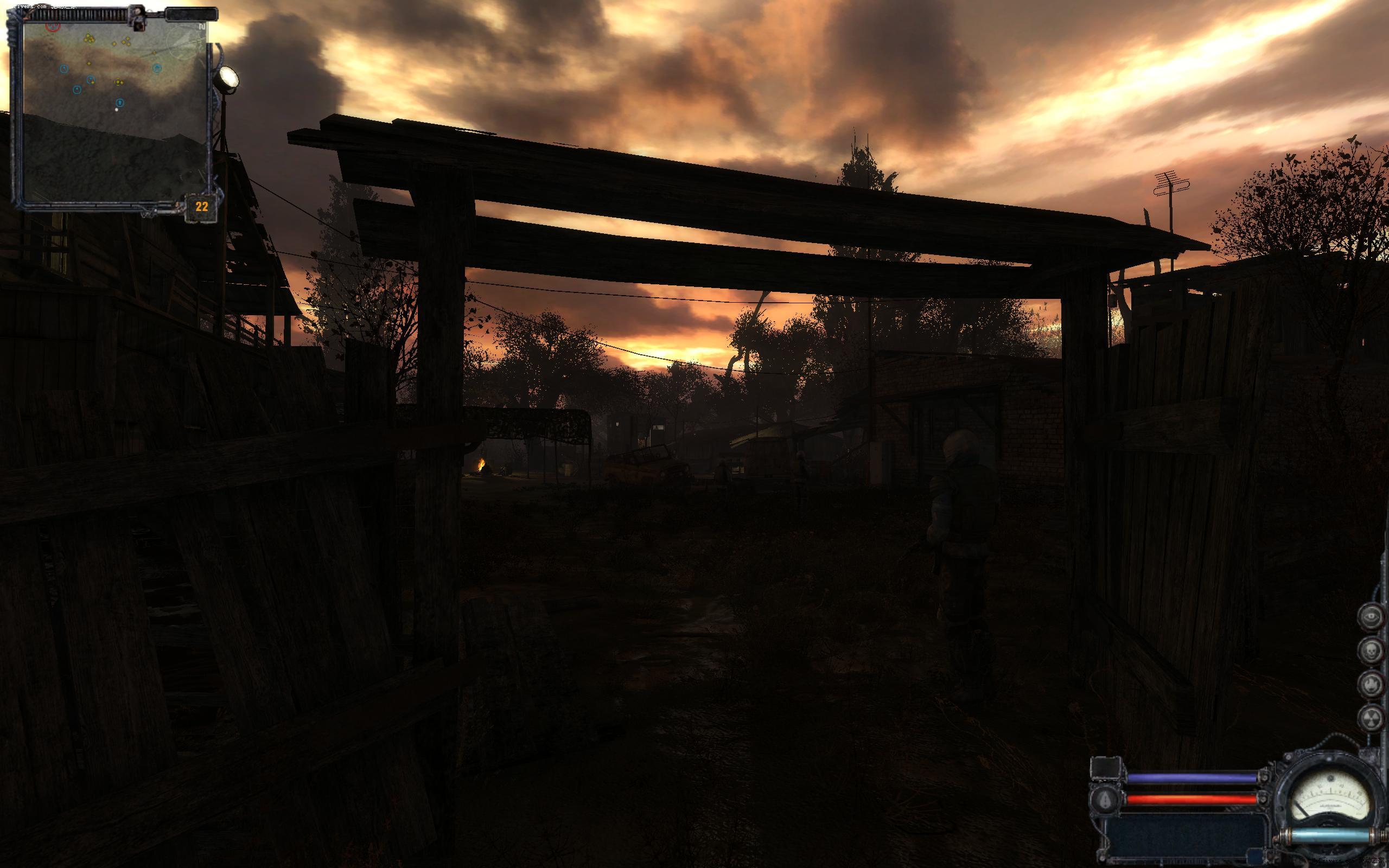Screen dimensions: 1389x868
Task: Click the radiation trefoil protection icon
Action: coord(1371,718)
